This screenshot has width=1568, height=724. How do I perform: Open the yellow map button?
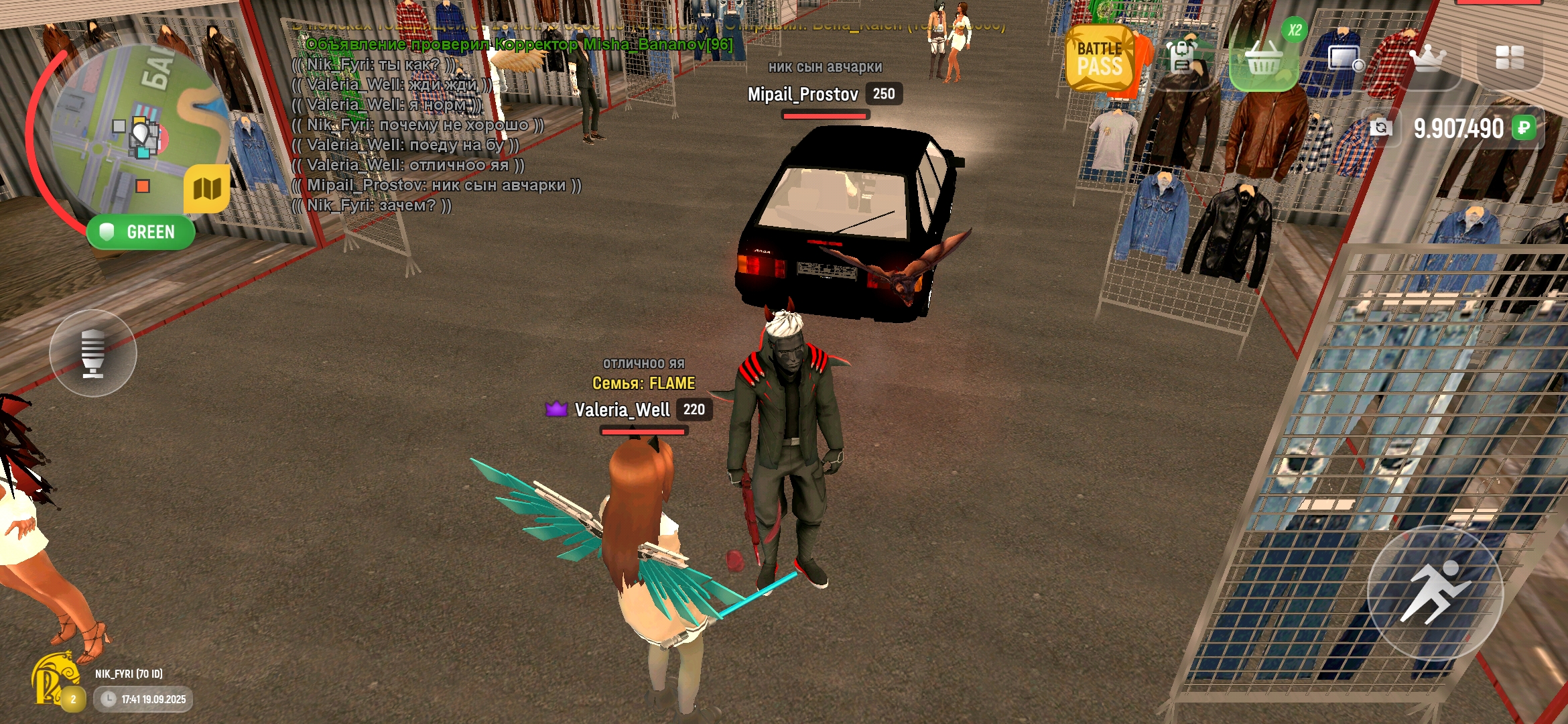[x=207, y=189]
